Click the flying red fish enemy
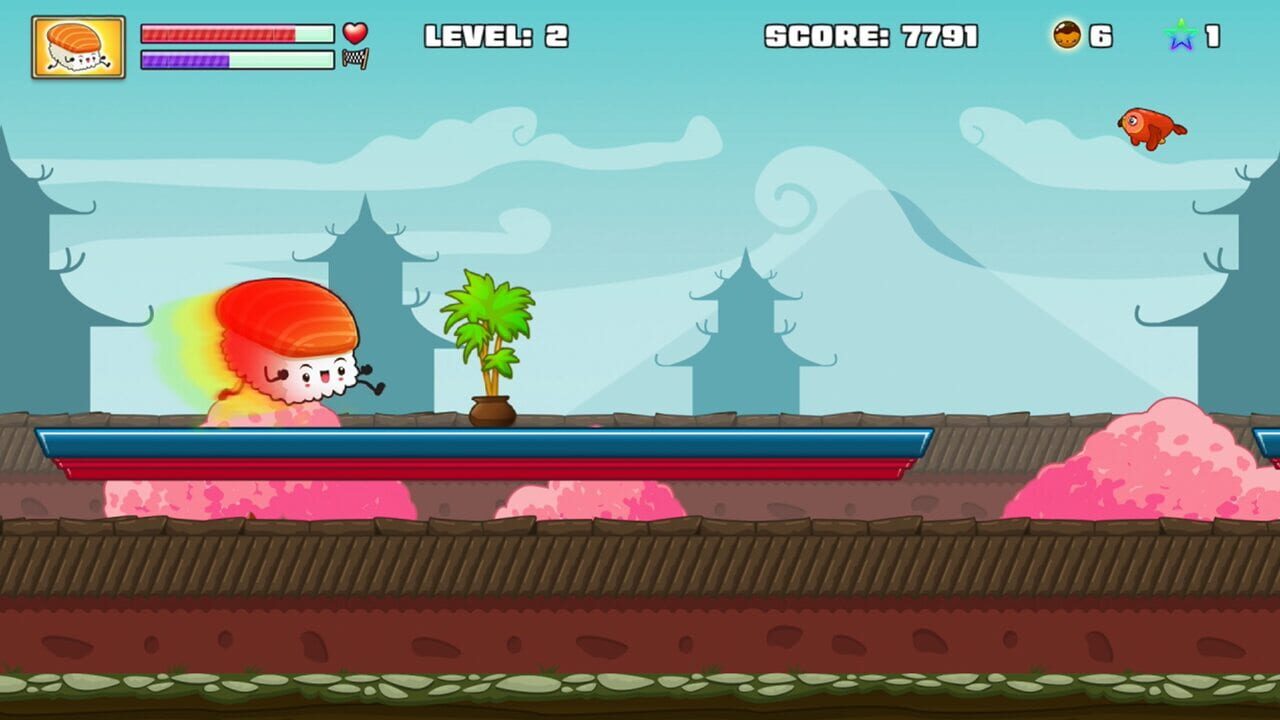This screenshot has width=1280, height=720. [1150, 126]
